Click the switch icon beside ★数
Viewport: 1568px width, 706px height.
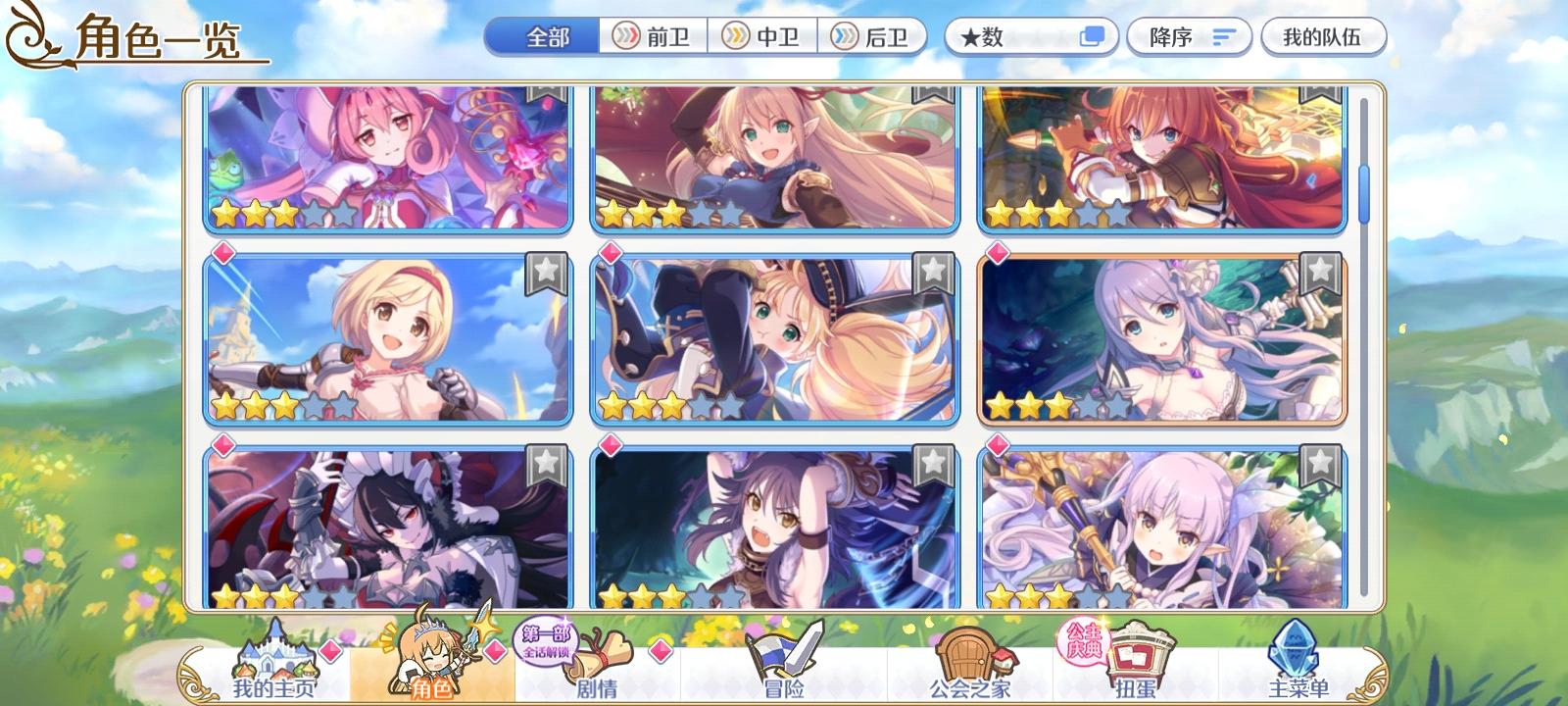coord(1091,36)
